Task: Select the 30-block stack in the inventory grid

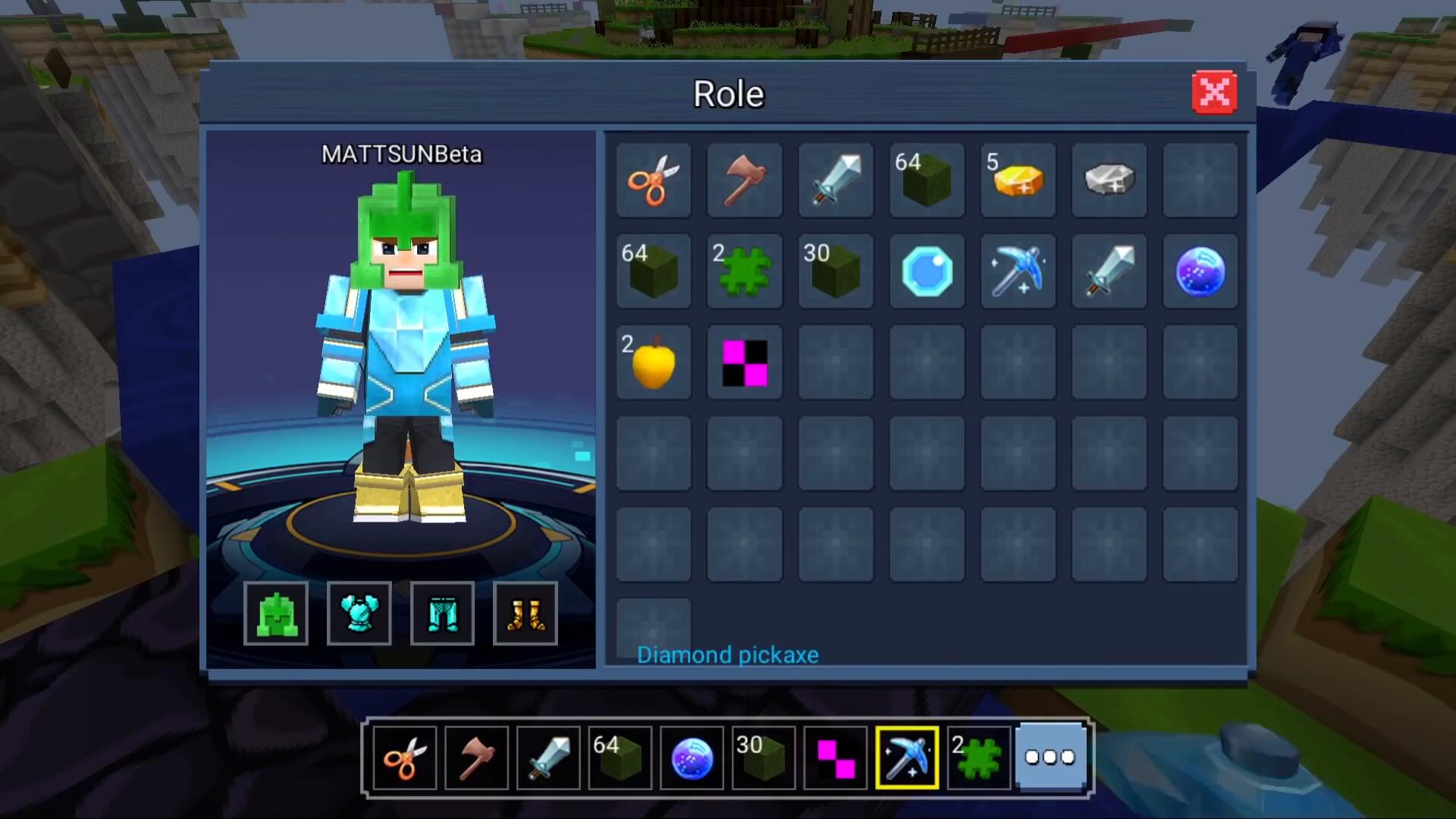Action: 836,271
